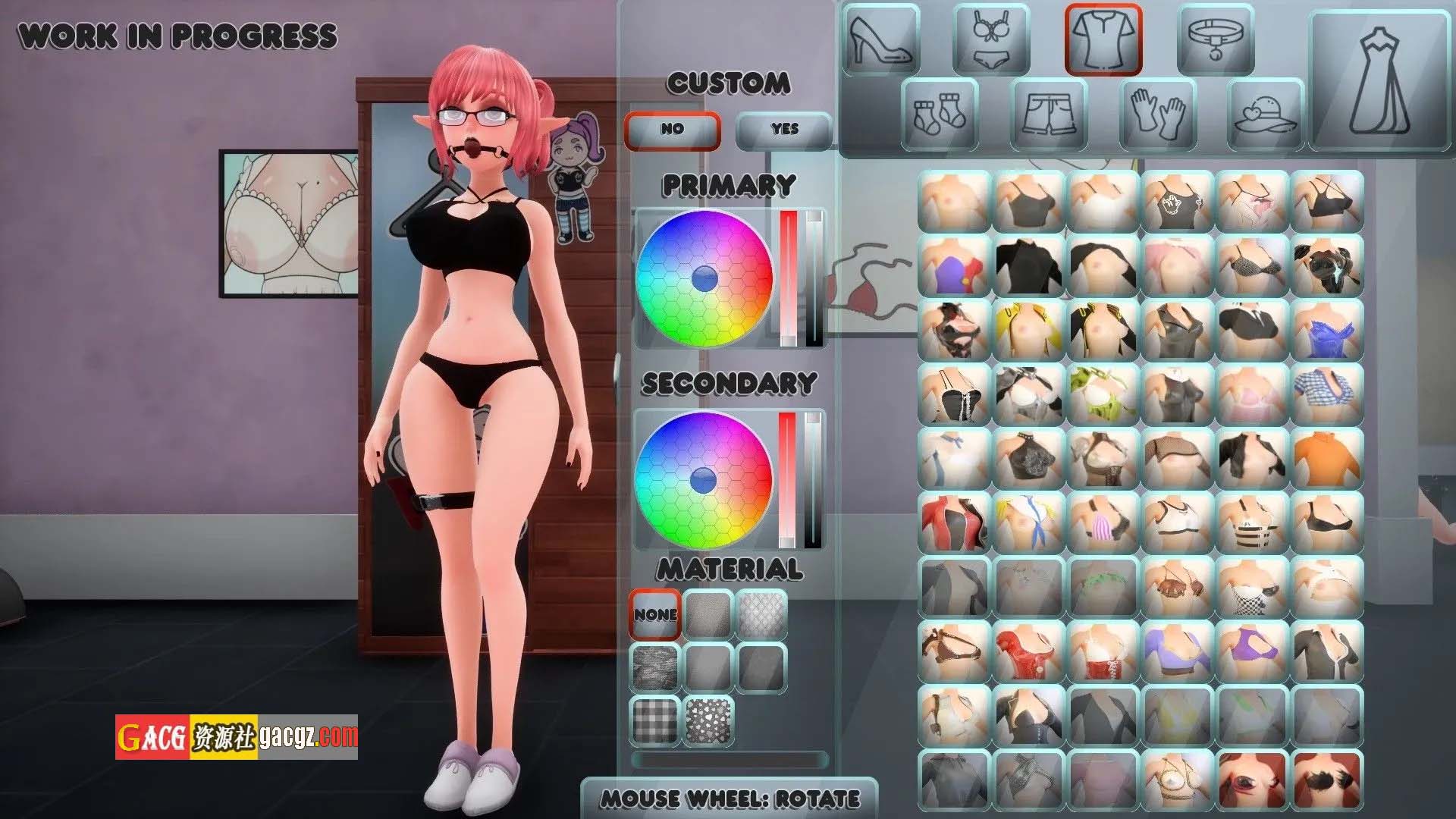This screenshot has height=819, width=1456.
Task: Choose the socks category
Action: [940, 114]
